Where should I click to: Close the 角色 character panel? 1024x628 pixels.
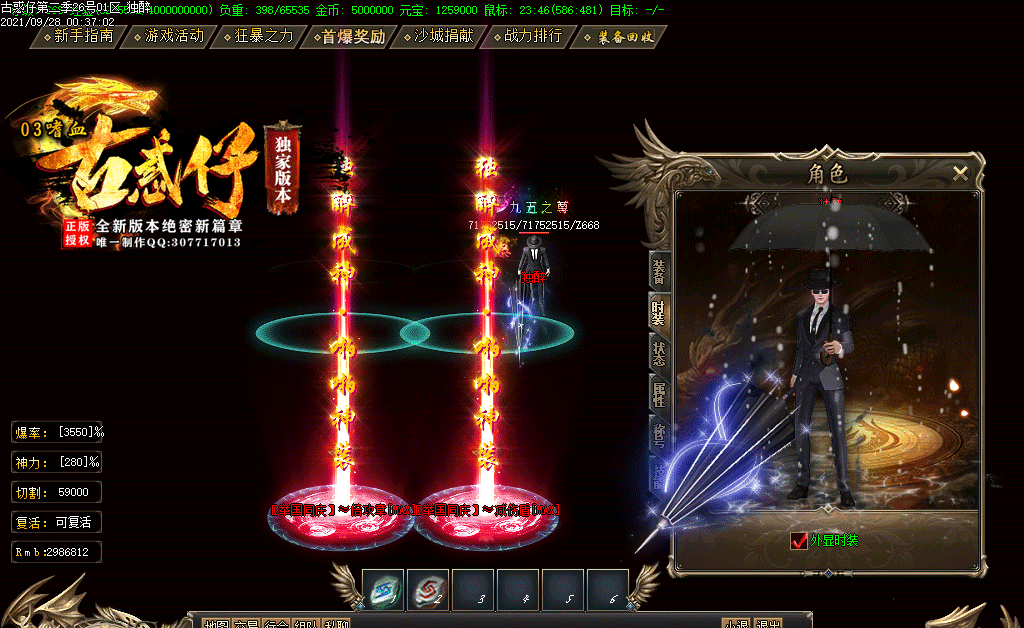tap(961, 173)
